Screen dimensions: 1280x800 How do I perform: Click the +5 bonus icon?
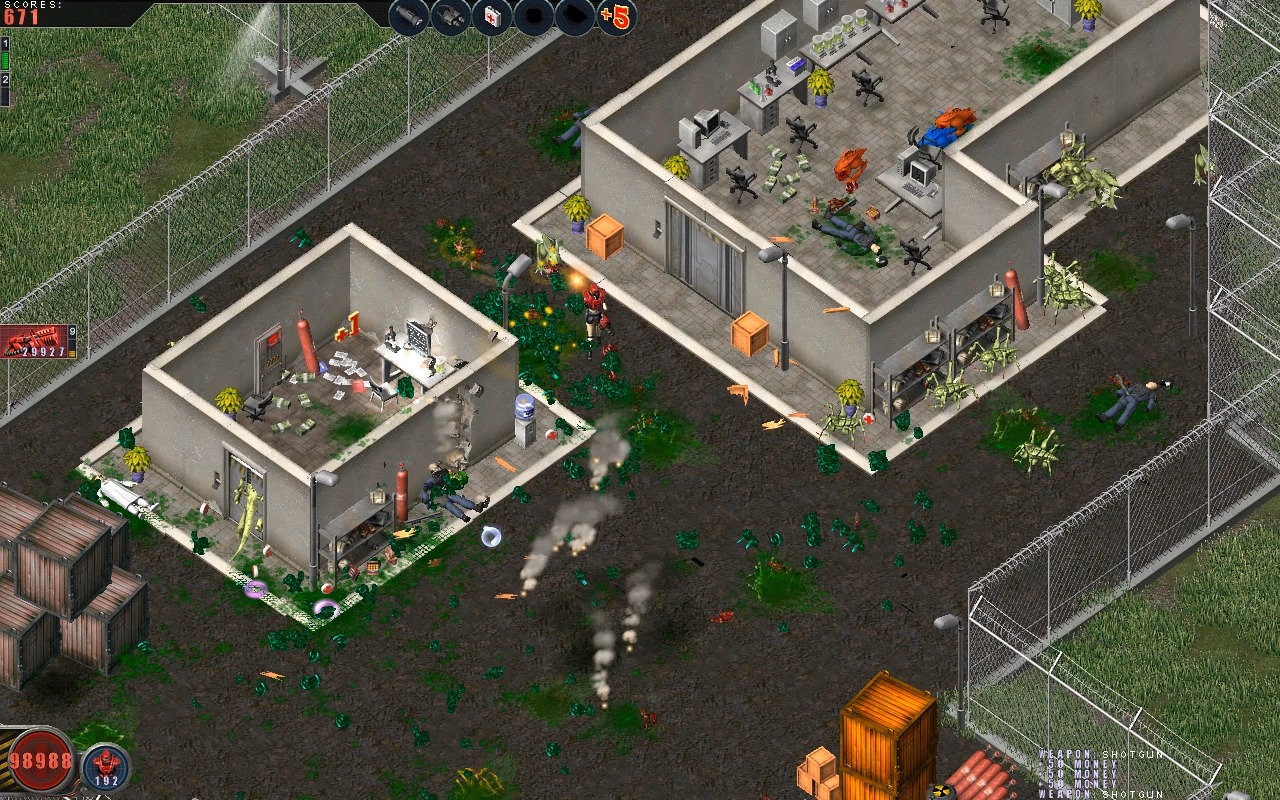617,16
